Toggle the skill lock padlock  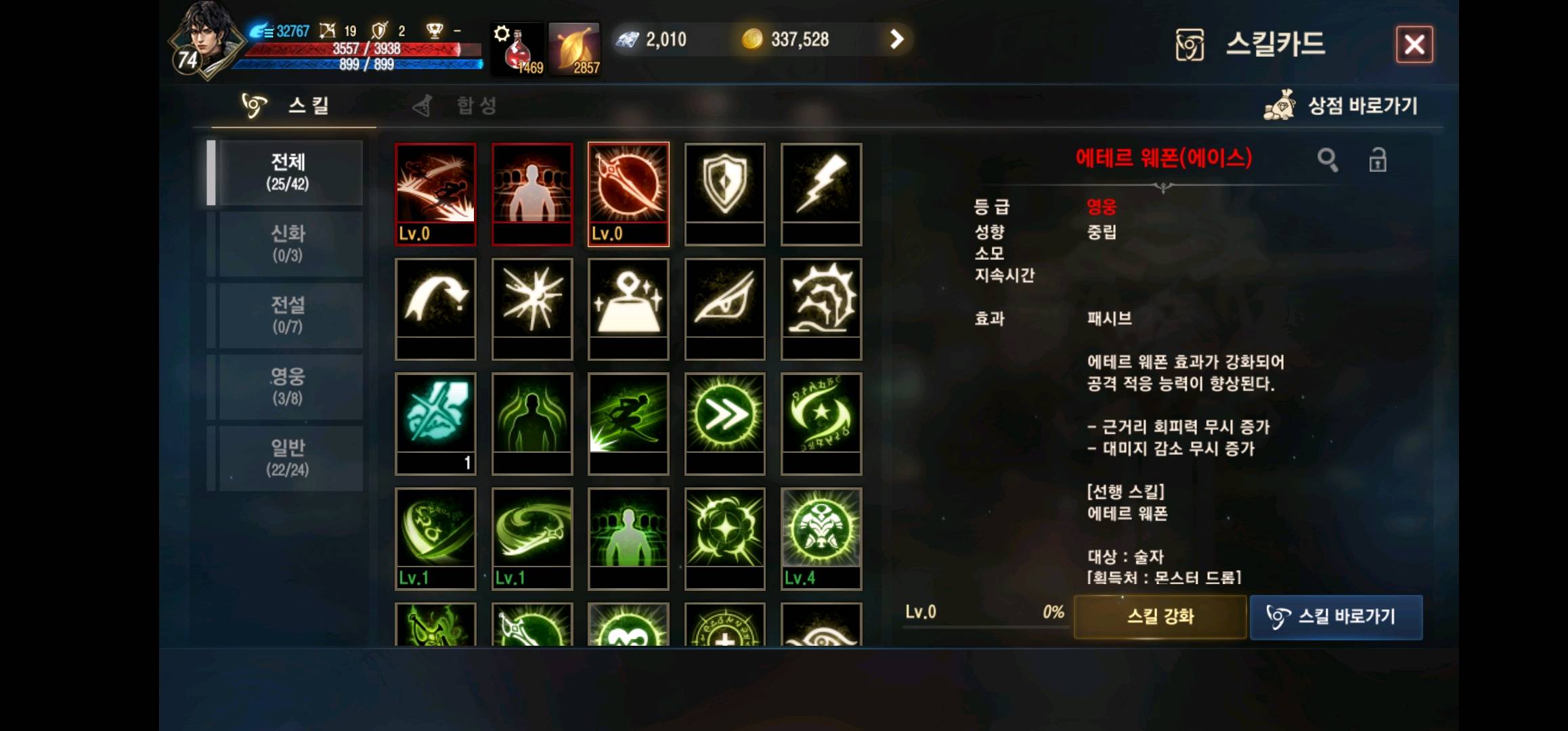tap(1378, 160)
